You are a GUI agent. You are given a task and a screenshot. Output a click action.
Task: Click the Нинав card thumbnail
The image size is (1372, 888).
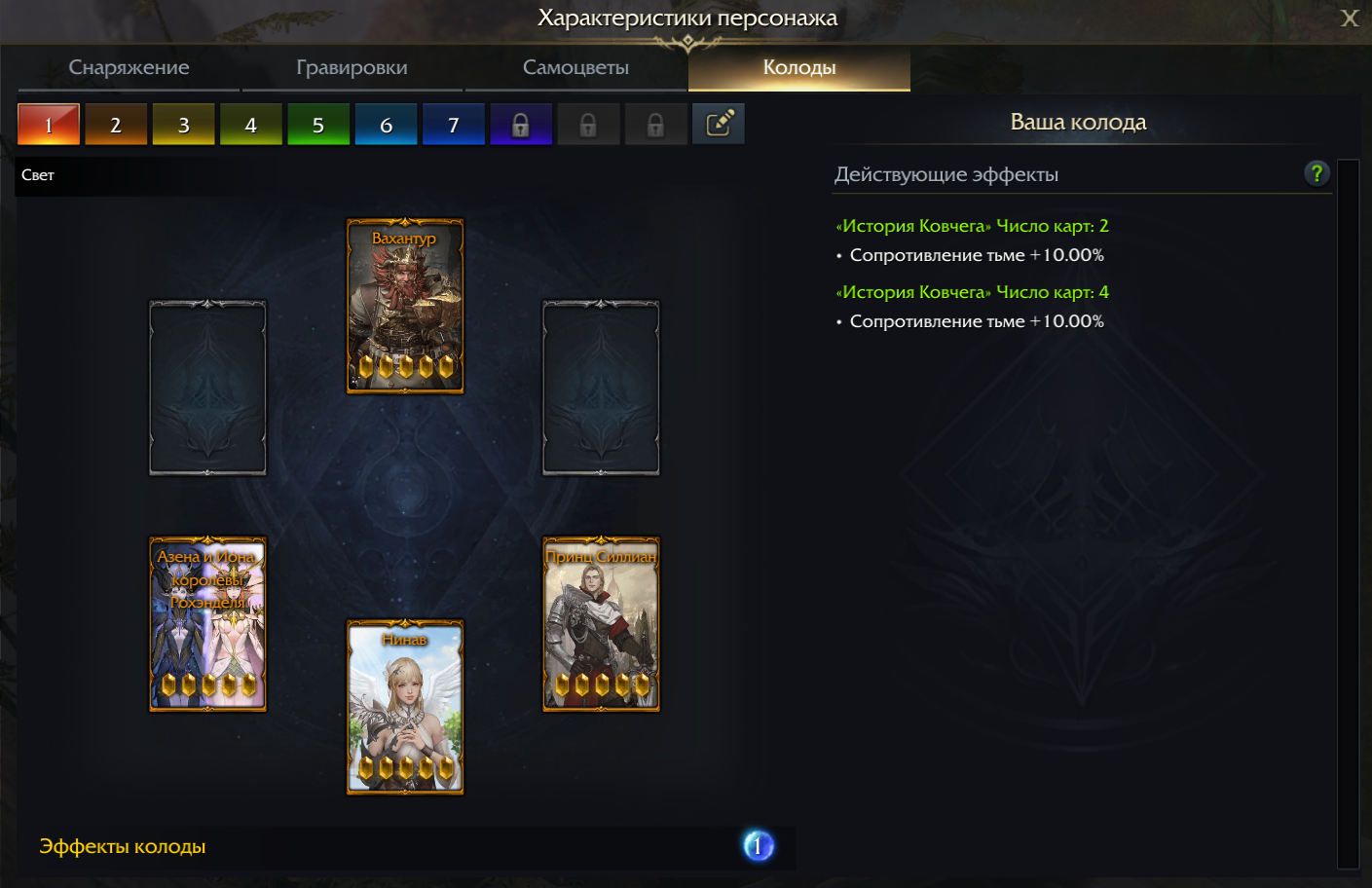click(405, 708)
